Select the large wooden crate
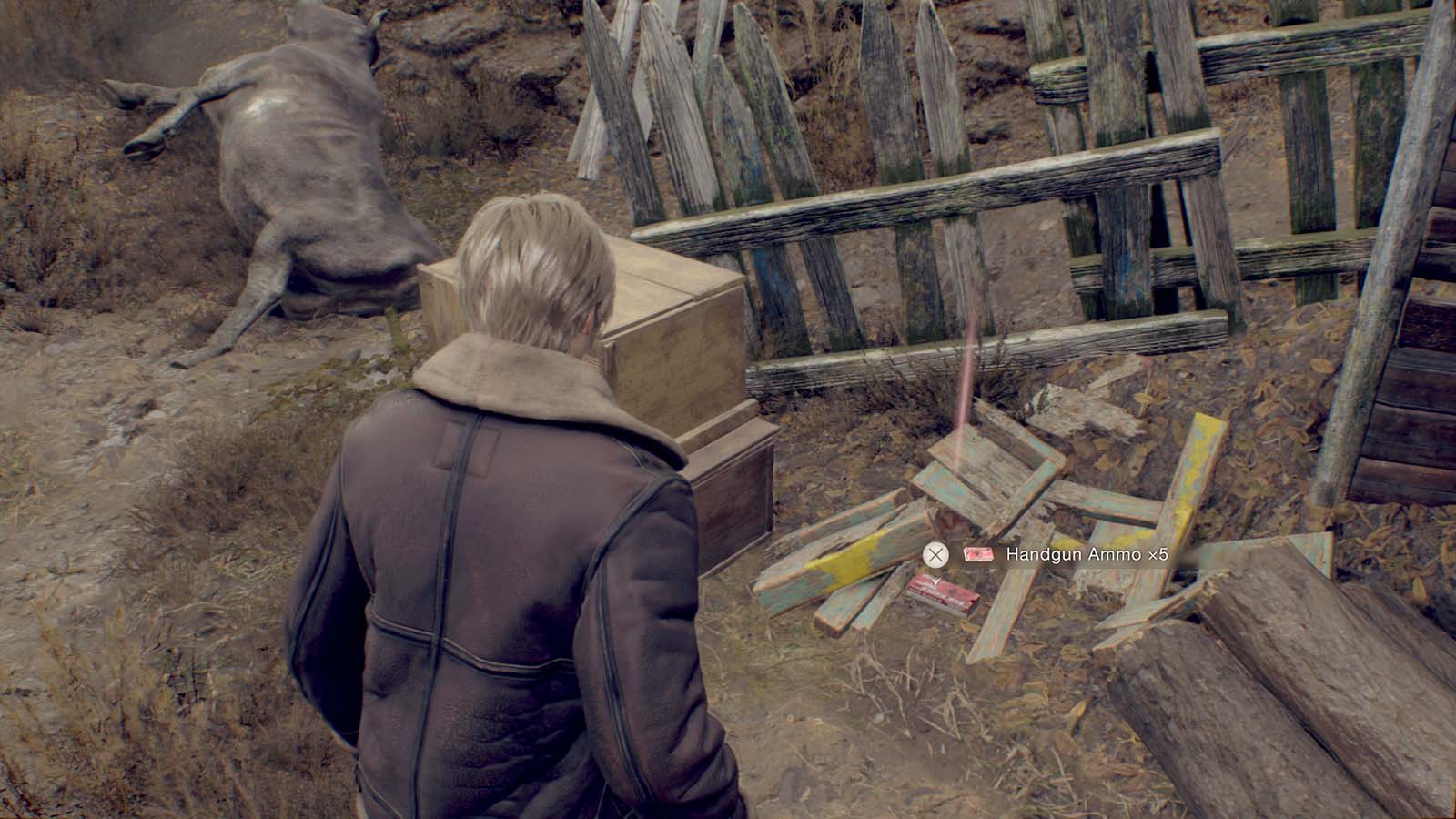 628,328
